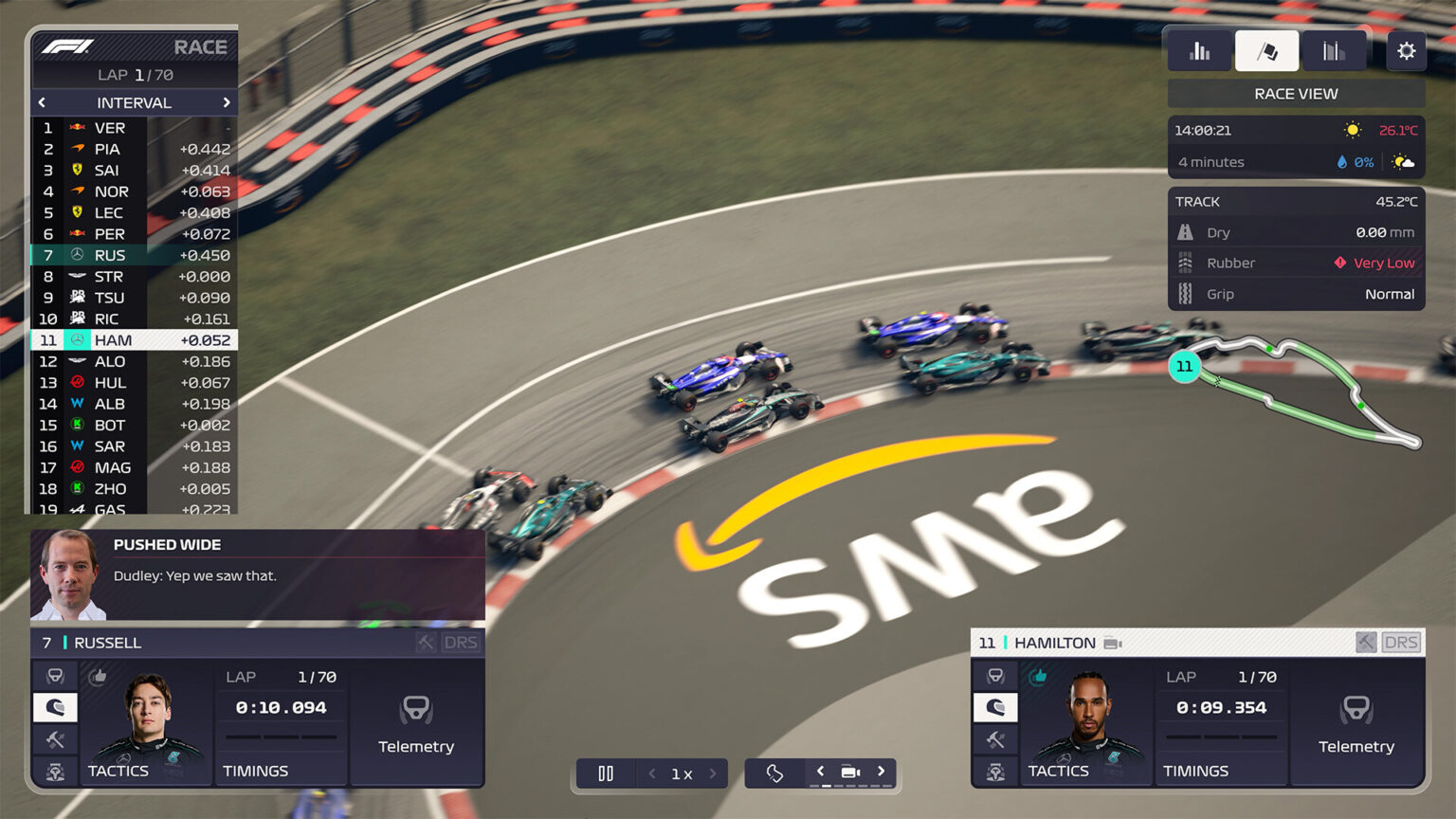Viewport: 1456px width, 819px height.
Task: Select the pit crew hammer icon on Hamilton's panel
Action: (x=995, y=740)
